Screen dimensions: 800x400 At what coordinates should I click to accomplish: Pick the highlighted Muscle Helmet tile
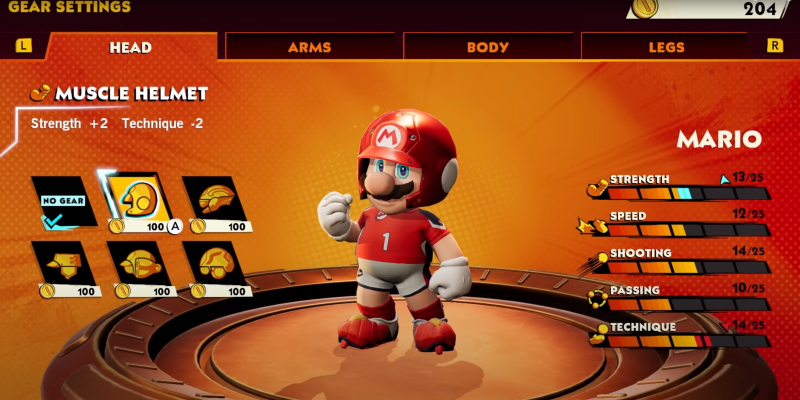(138, 201)
